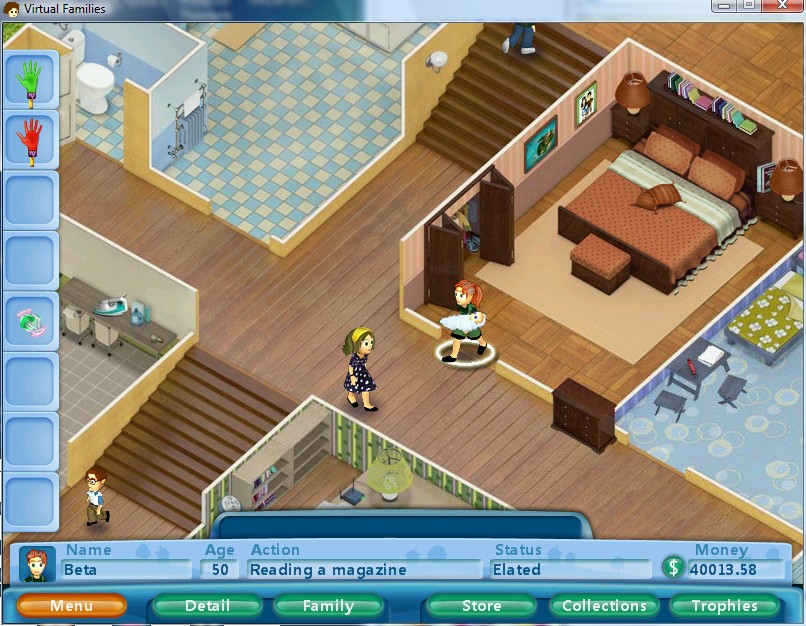Image resolution: width=806 pixels, height=626 pixels.
Task: Minimize the Virtual Families window
Action: point(722,6)
